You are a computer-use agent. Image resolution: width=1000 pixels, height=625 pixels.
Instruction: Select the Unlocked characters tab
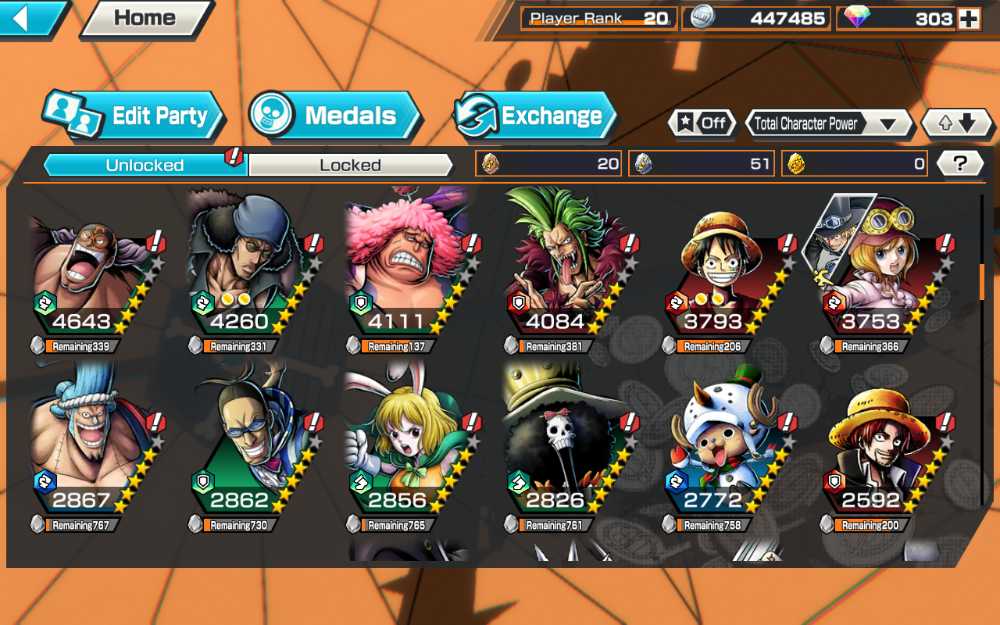145,165
